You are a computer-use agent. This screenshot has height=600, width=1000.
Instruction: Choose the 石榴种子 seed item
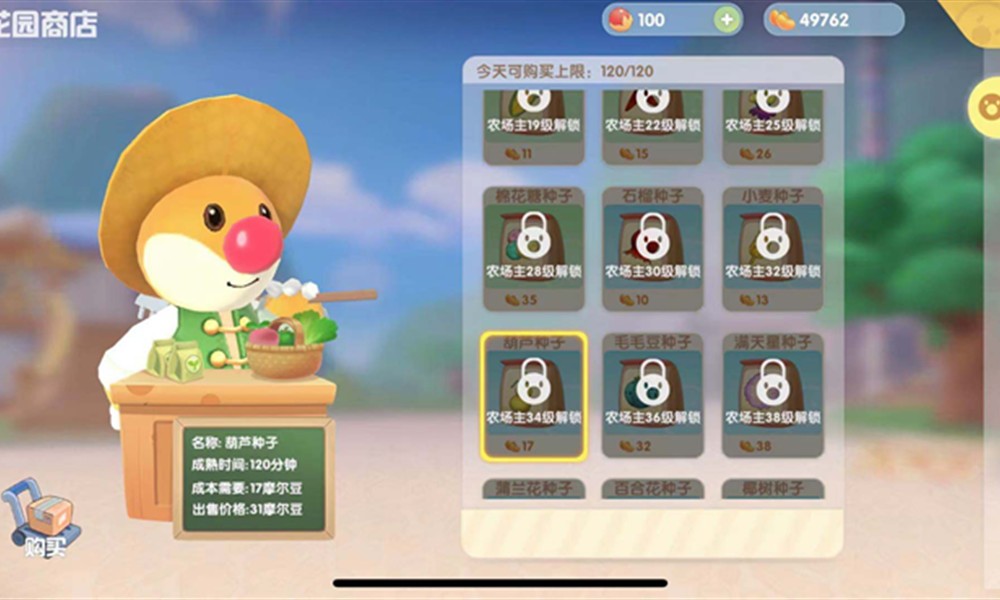(x=653, y=248)
